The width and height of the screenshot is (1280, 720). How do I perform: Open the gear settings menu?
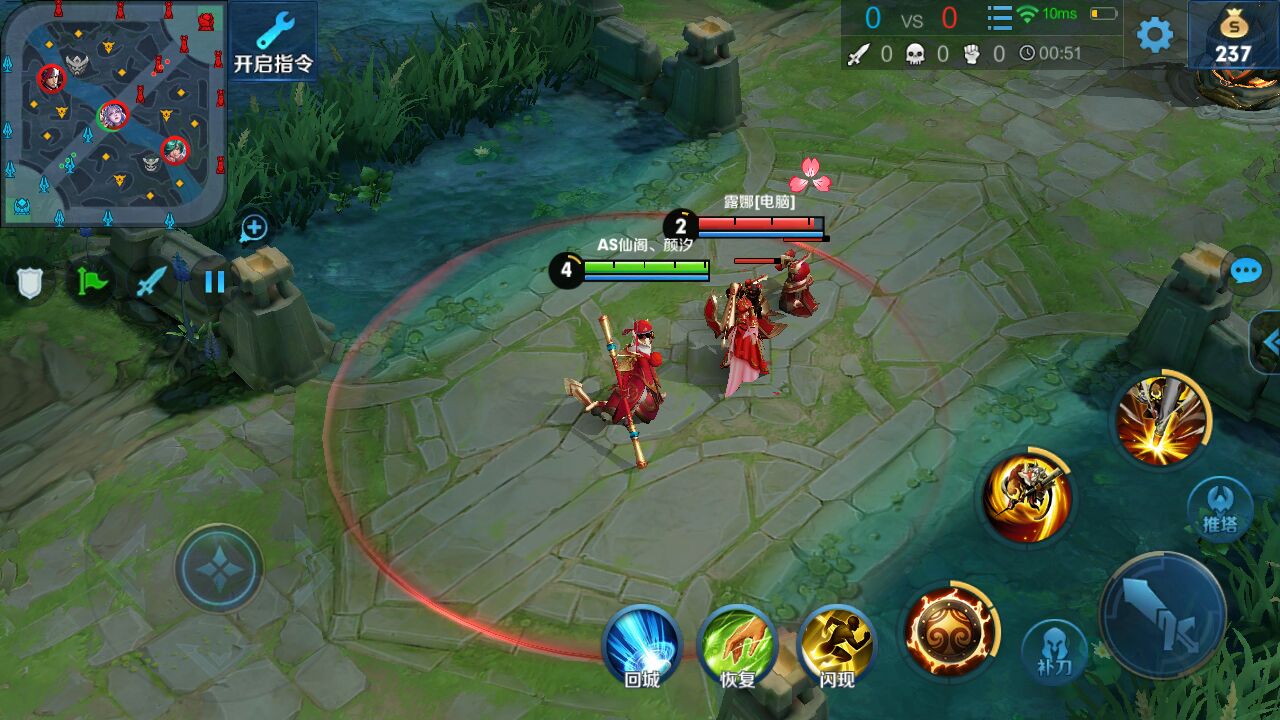1155,35
